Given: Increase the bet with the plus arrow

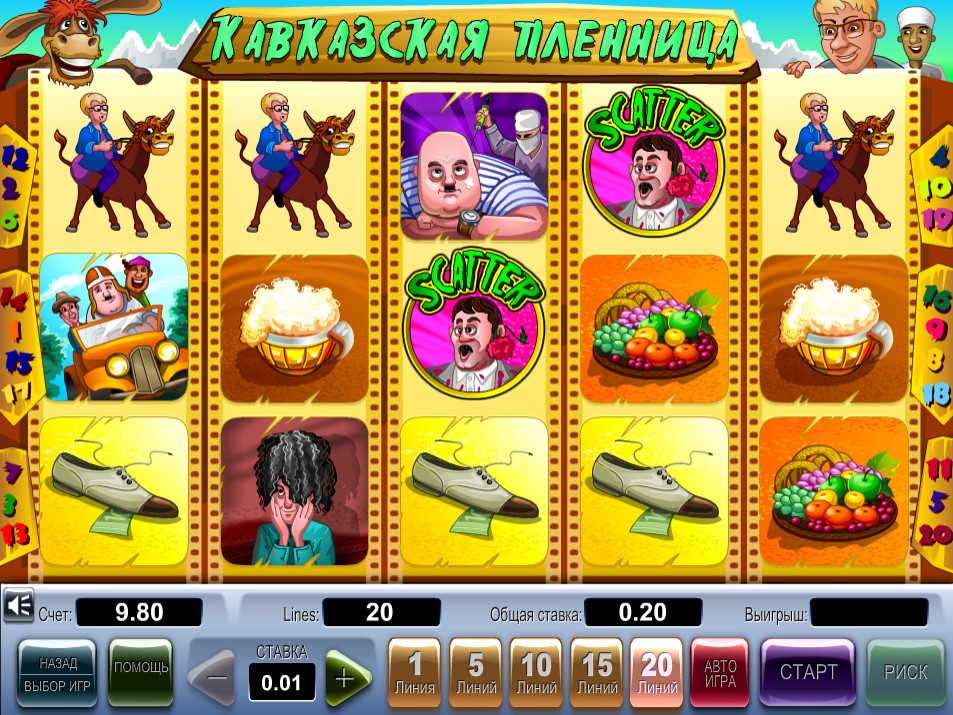Looking at the screenshot, I should coord(345,679).
